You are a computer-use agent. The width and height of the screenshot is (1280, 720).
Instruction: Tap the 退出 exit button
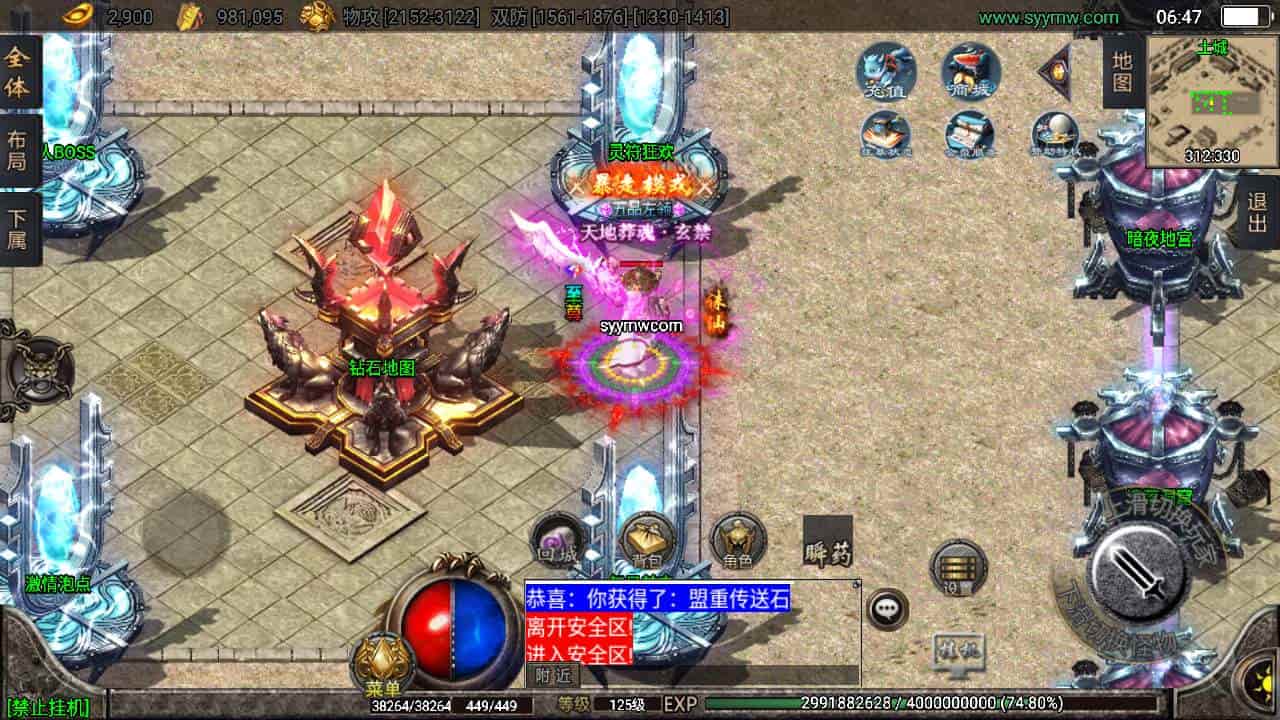[1257, 212]
